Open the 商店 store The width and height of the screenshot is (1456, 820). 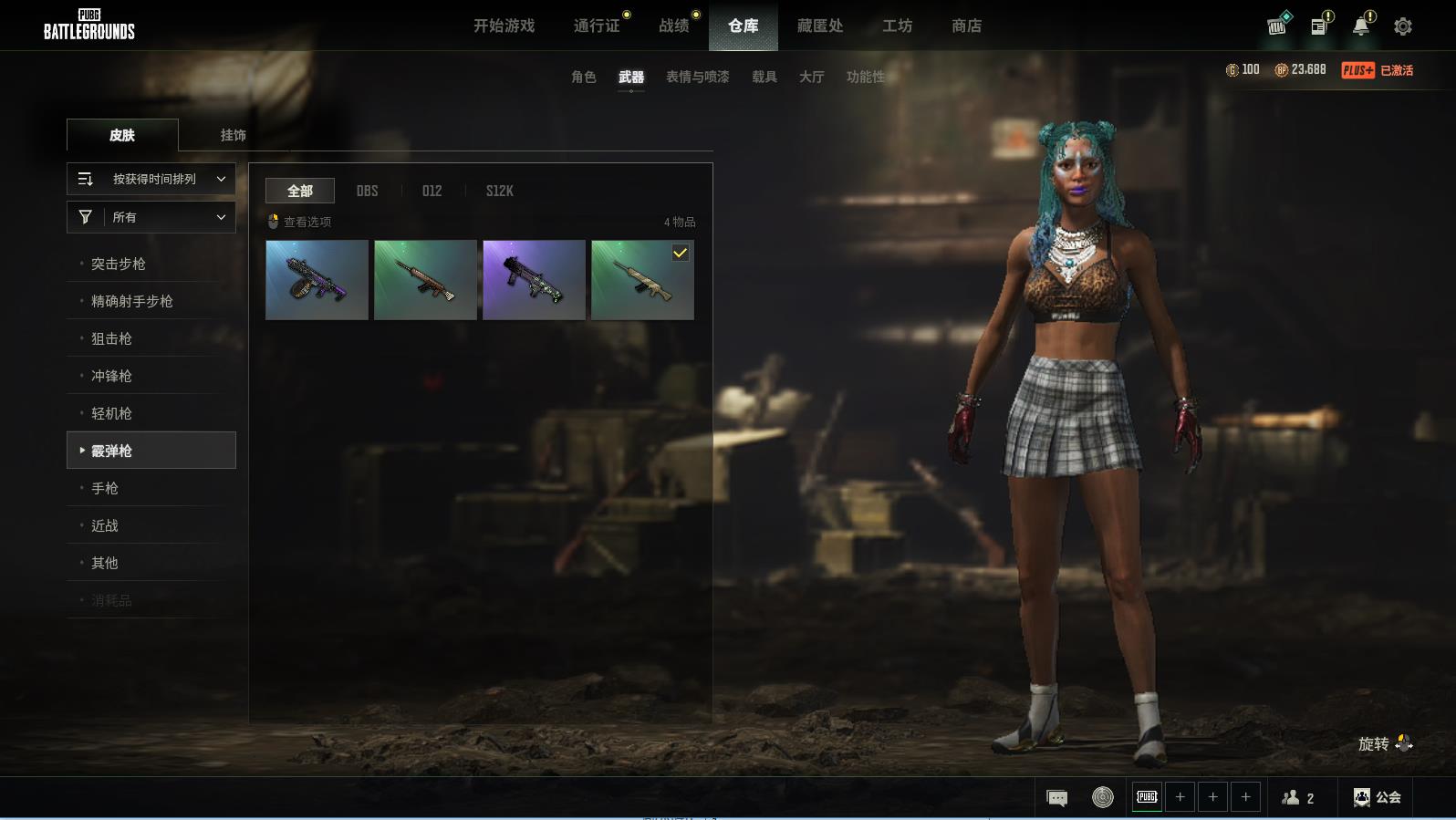[966, 26]
